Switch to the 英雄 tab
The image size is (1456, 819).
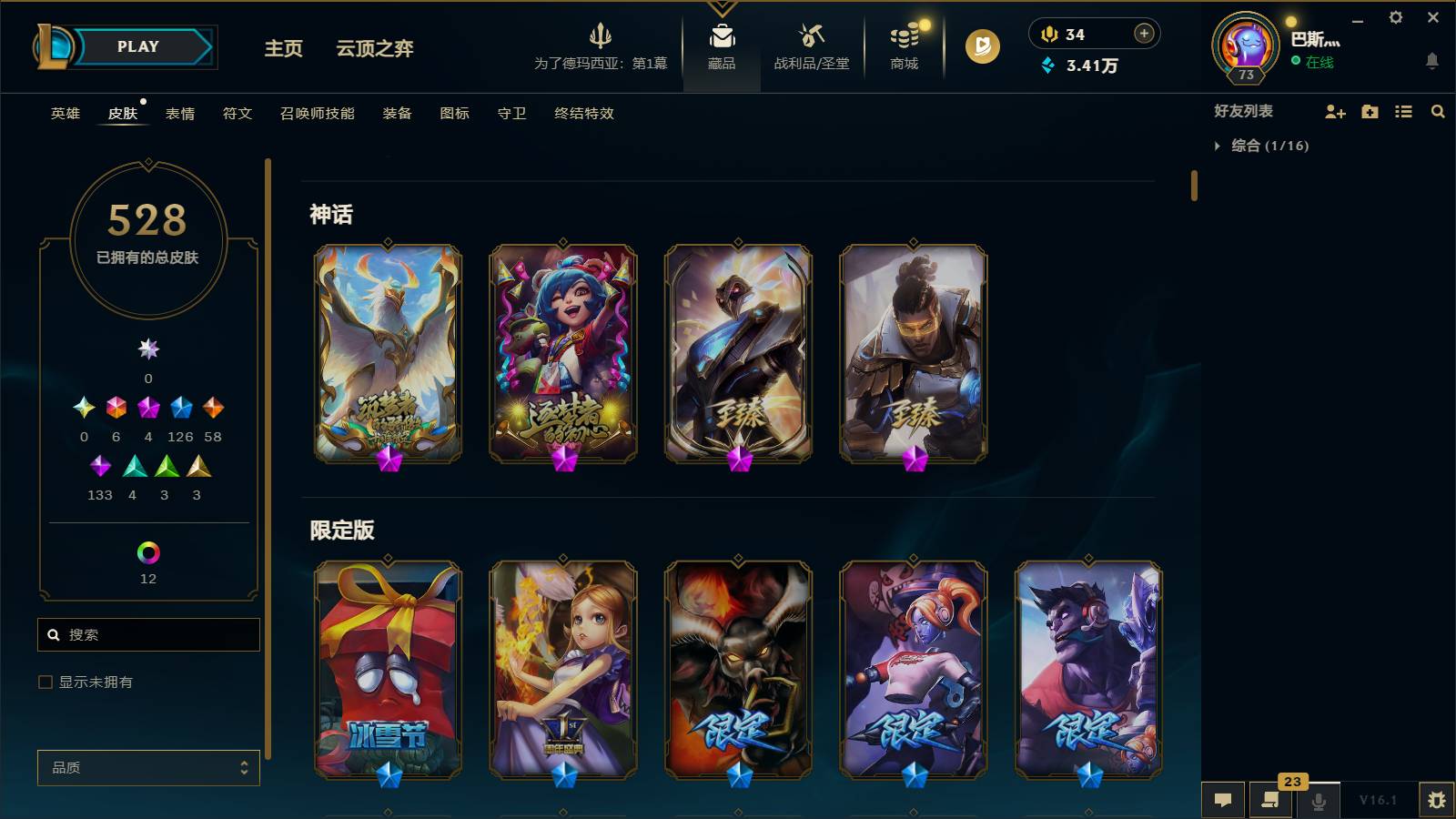coord(64,113)
